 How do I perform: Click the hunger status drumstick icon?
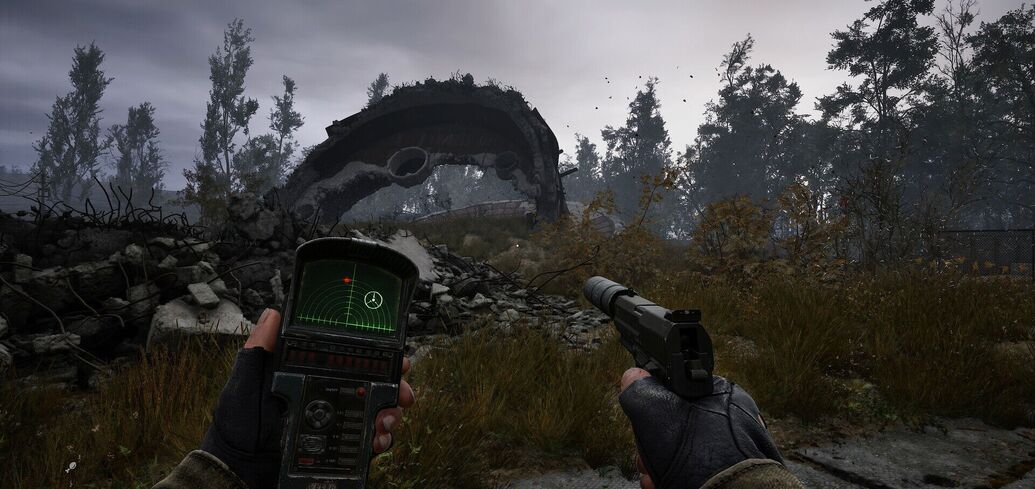[71, 466]
